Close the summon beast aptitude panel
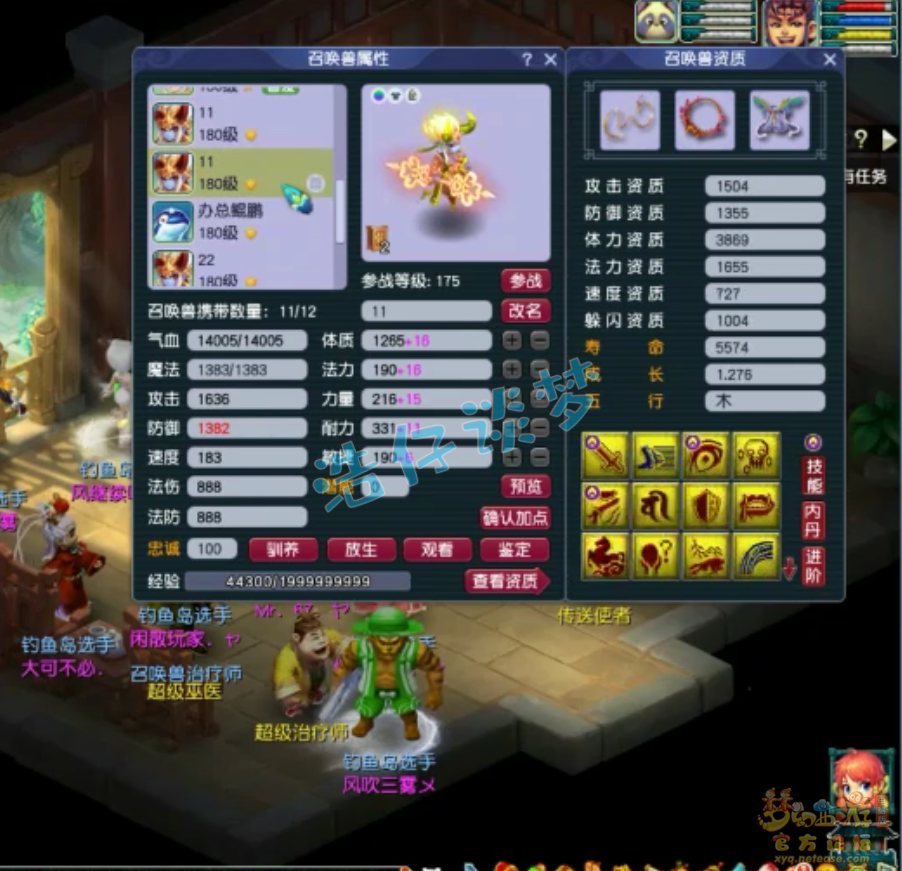 click(x=829, y=60)
